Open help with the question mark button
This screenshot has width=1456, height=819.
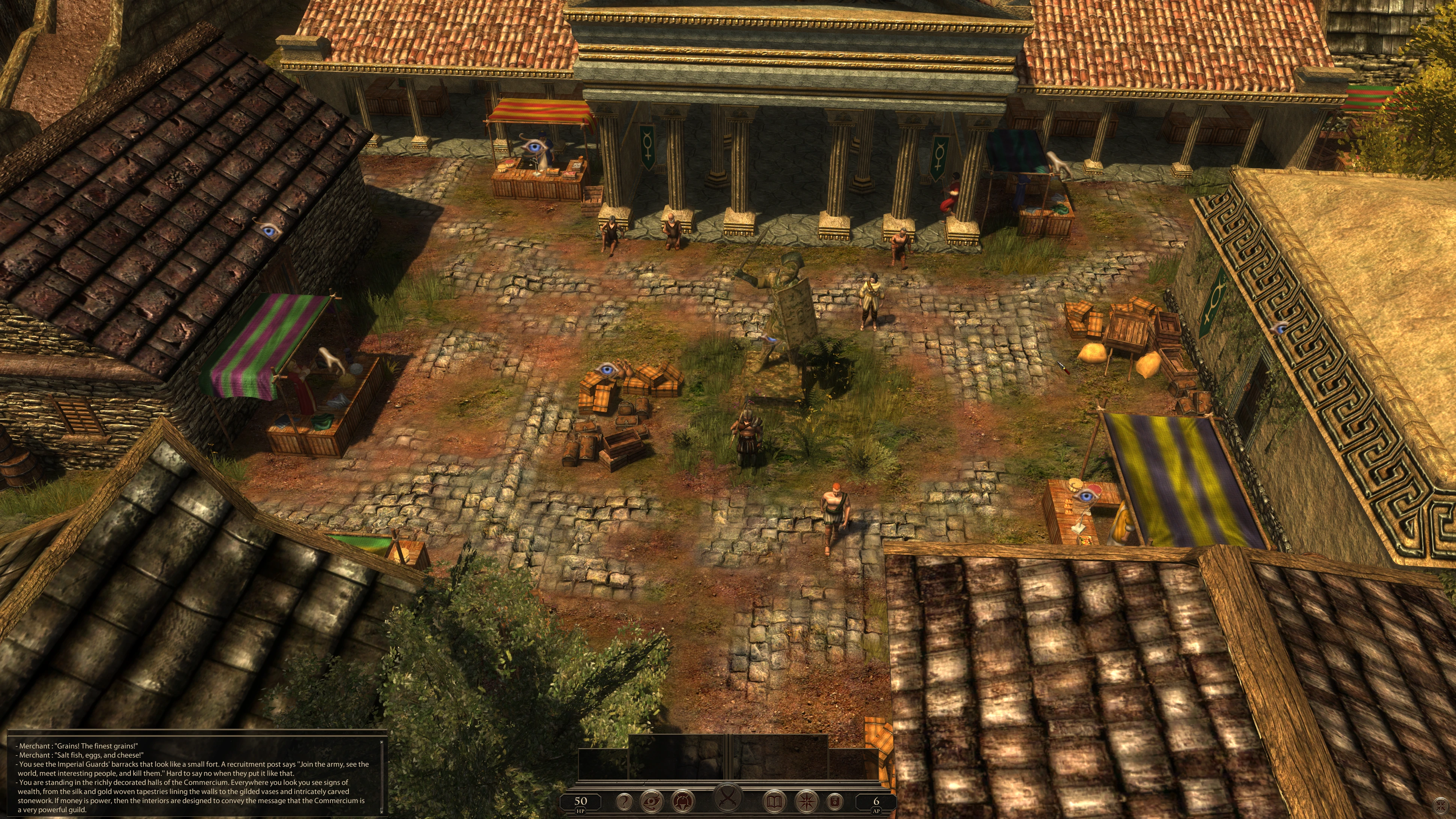(624, 801)
